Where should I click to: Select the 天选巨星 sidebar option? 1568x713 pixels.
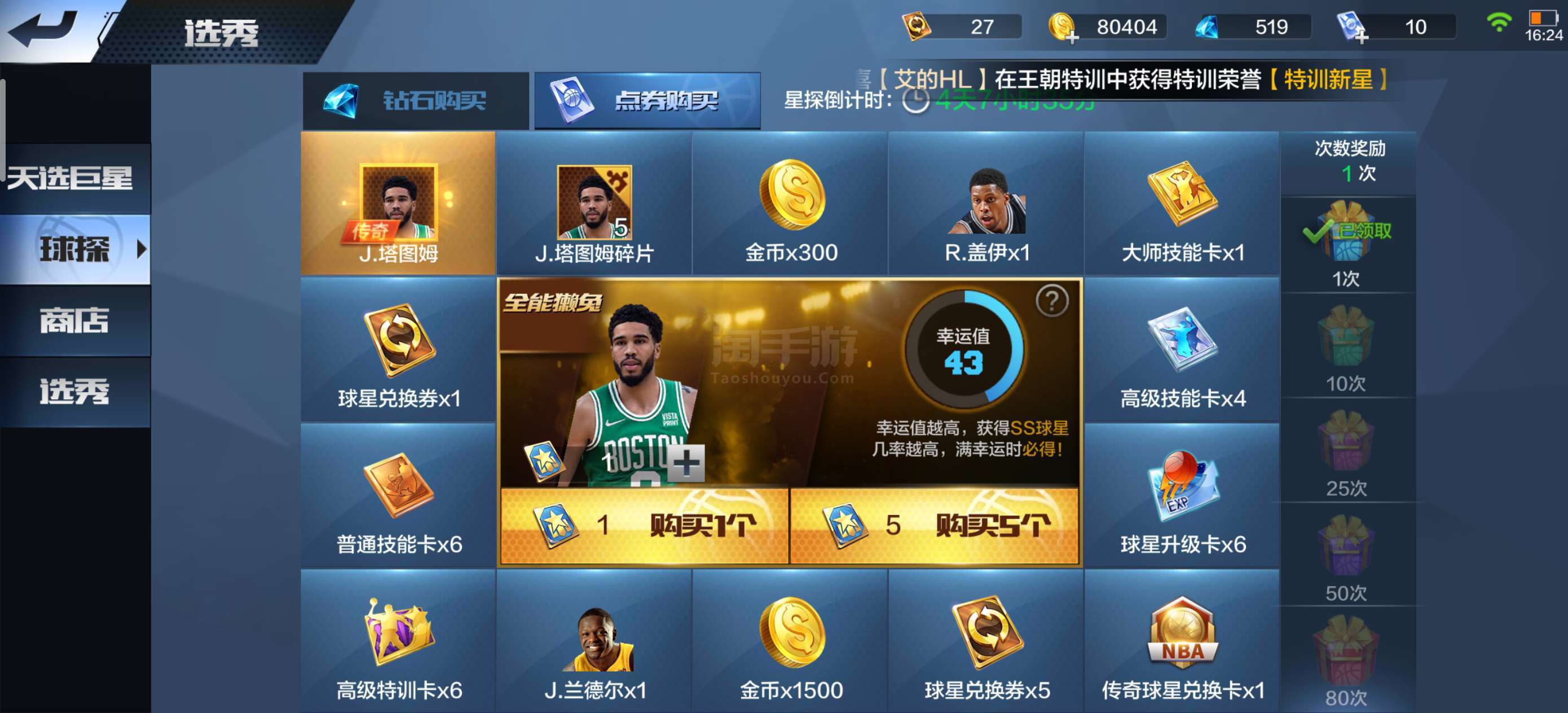[72, 177]
